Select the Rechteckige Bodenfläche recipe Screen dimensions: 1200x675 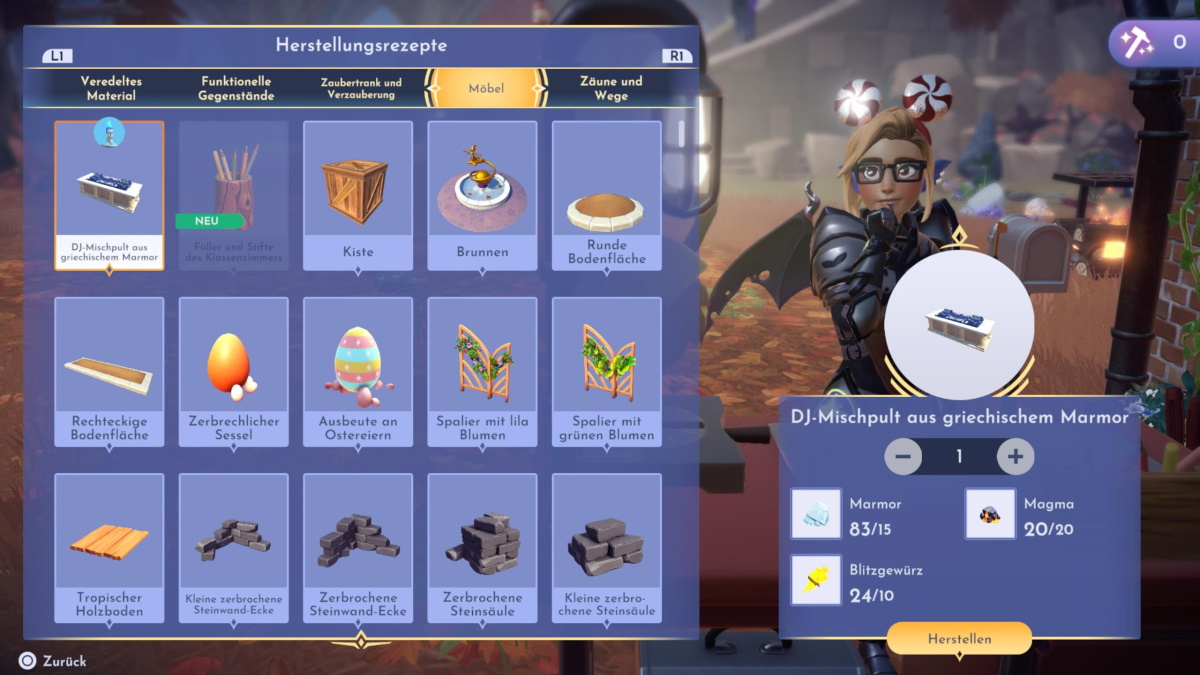[109, 371]
